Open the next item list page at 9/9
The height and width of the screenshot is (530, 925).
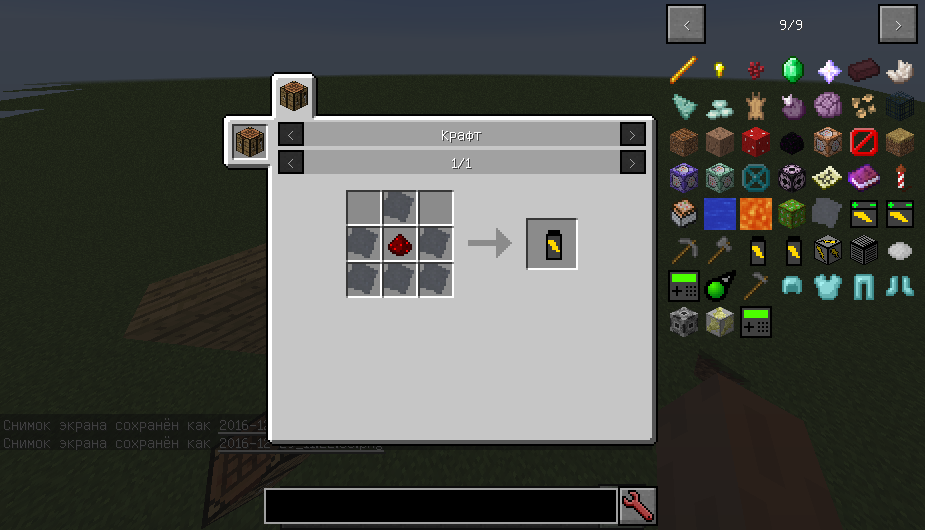[x=897, y=24]
